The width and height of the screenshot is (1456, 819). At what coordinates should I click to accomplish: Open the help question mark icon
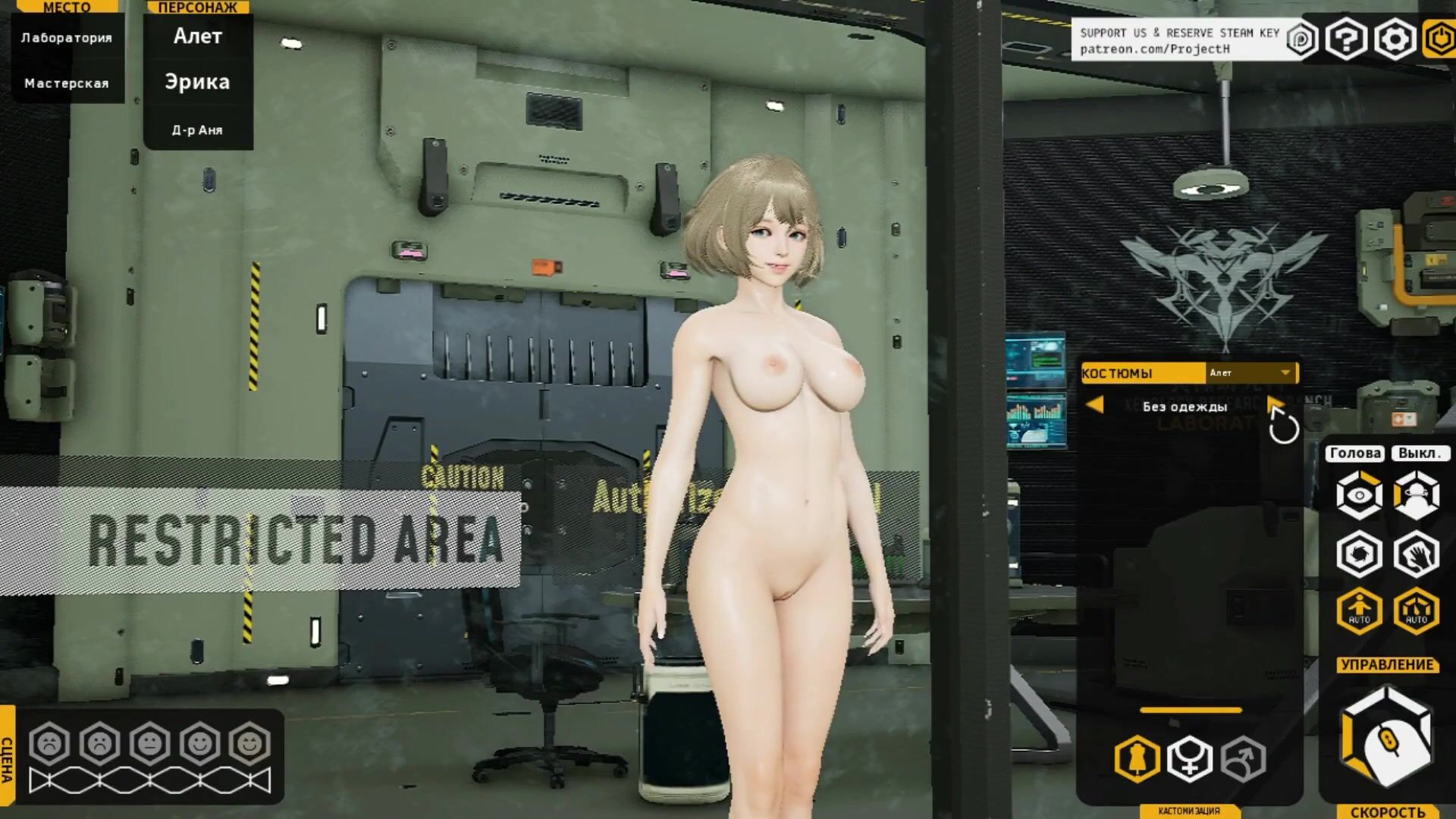click(x=1346, y=39)
